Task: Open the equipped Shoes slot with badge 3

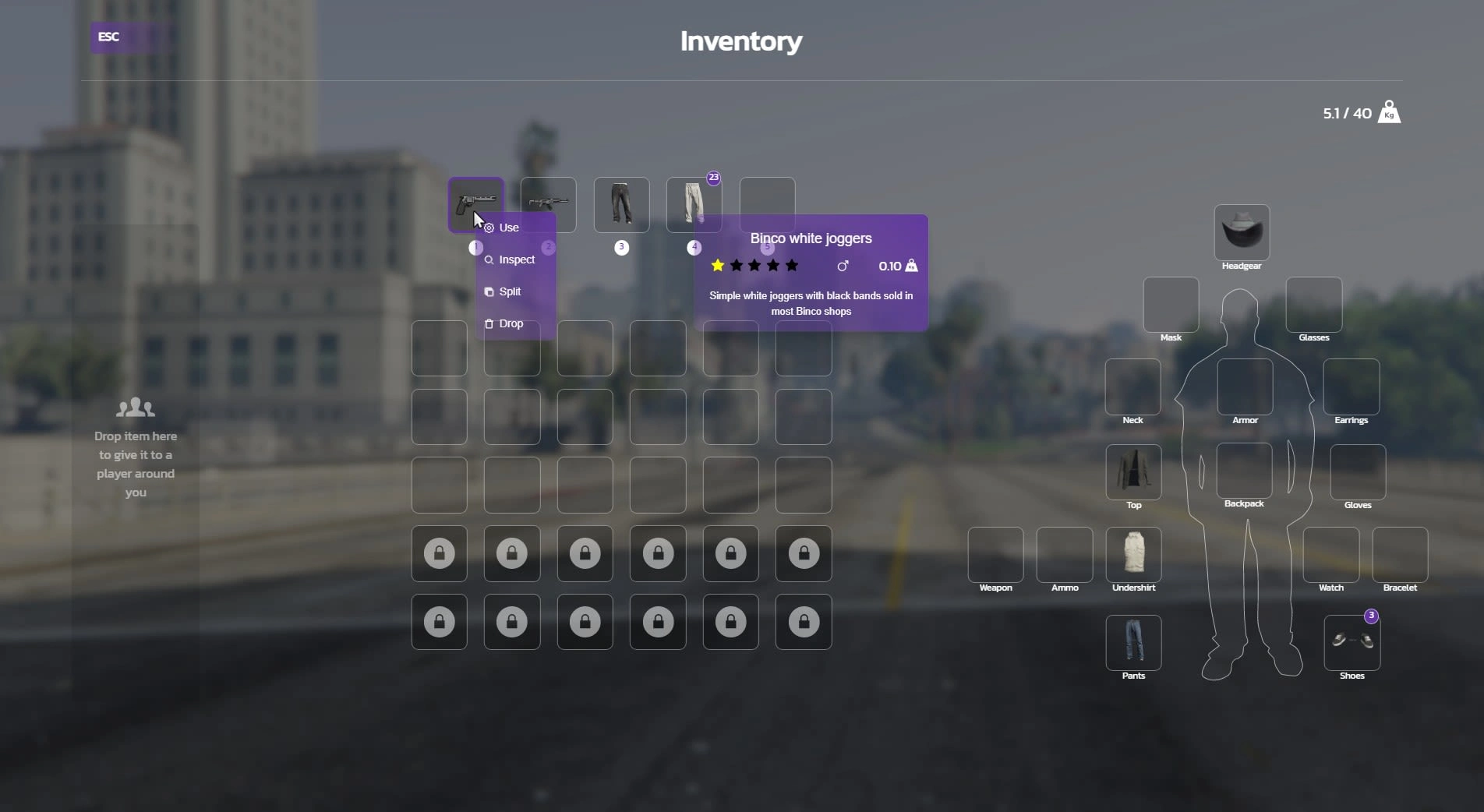Action: (x=1351, y=643)
